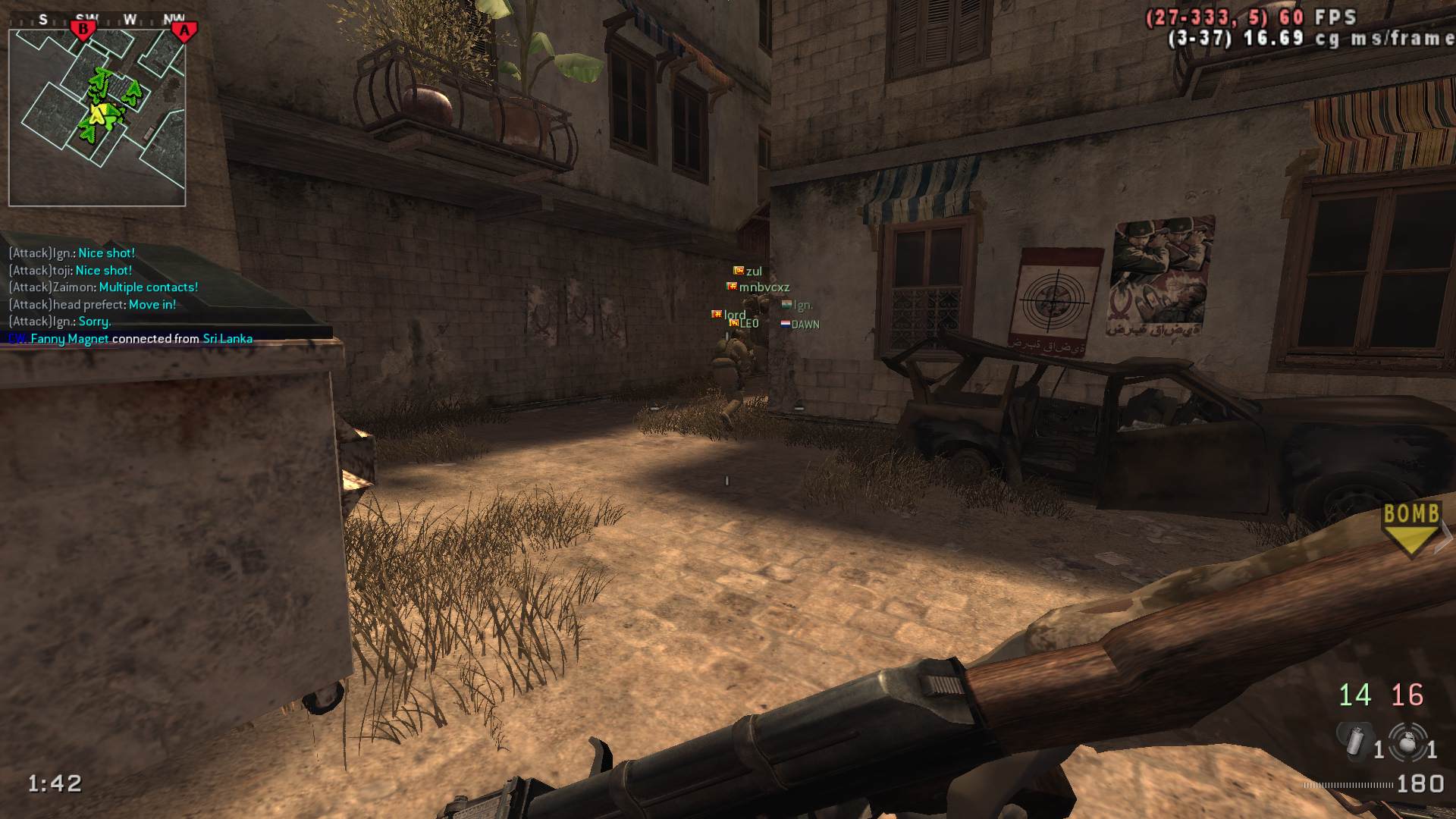This screenshot has height=819, width=1456.
Task: Select the red A bombsite marker
Action: [183, 31]
